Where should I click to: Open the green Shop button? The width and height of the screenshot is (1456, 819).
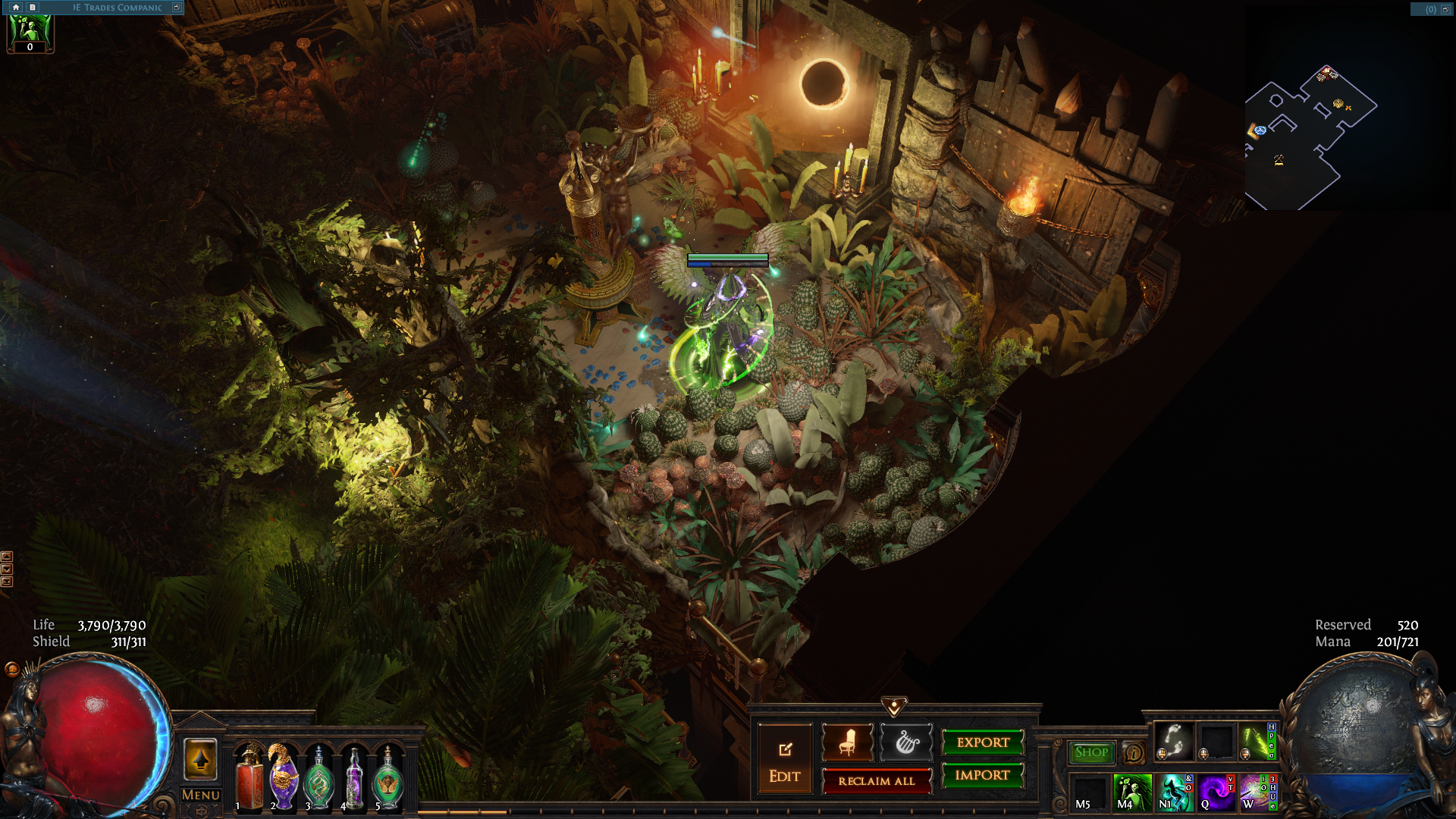click(x=1091, y=752)
